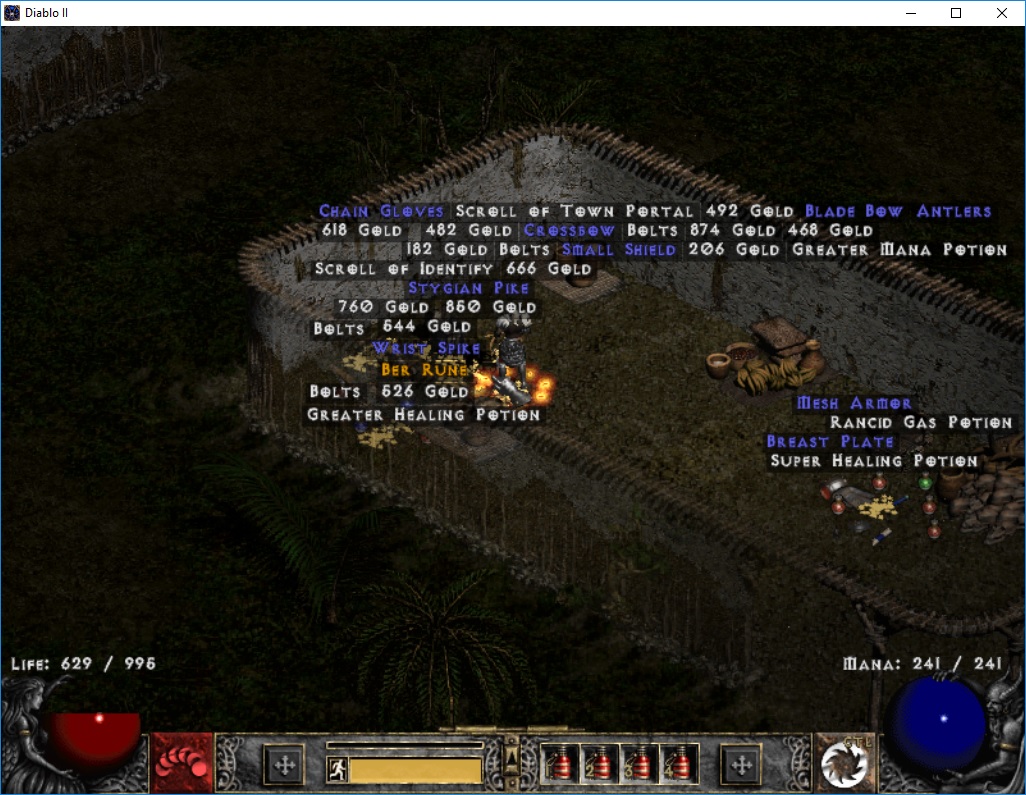Image resolution: width=1026 pixels, height=795 pixels.
Task: Select the Breast Plate item label
Action: (x=829, y=441)
